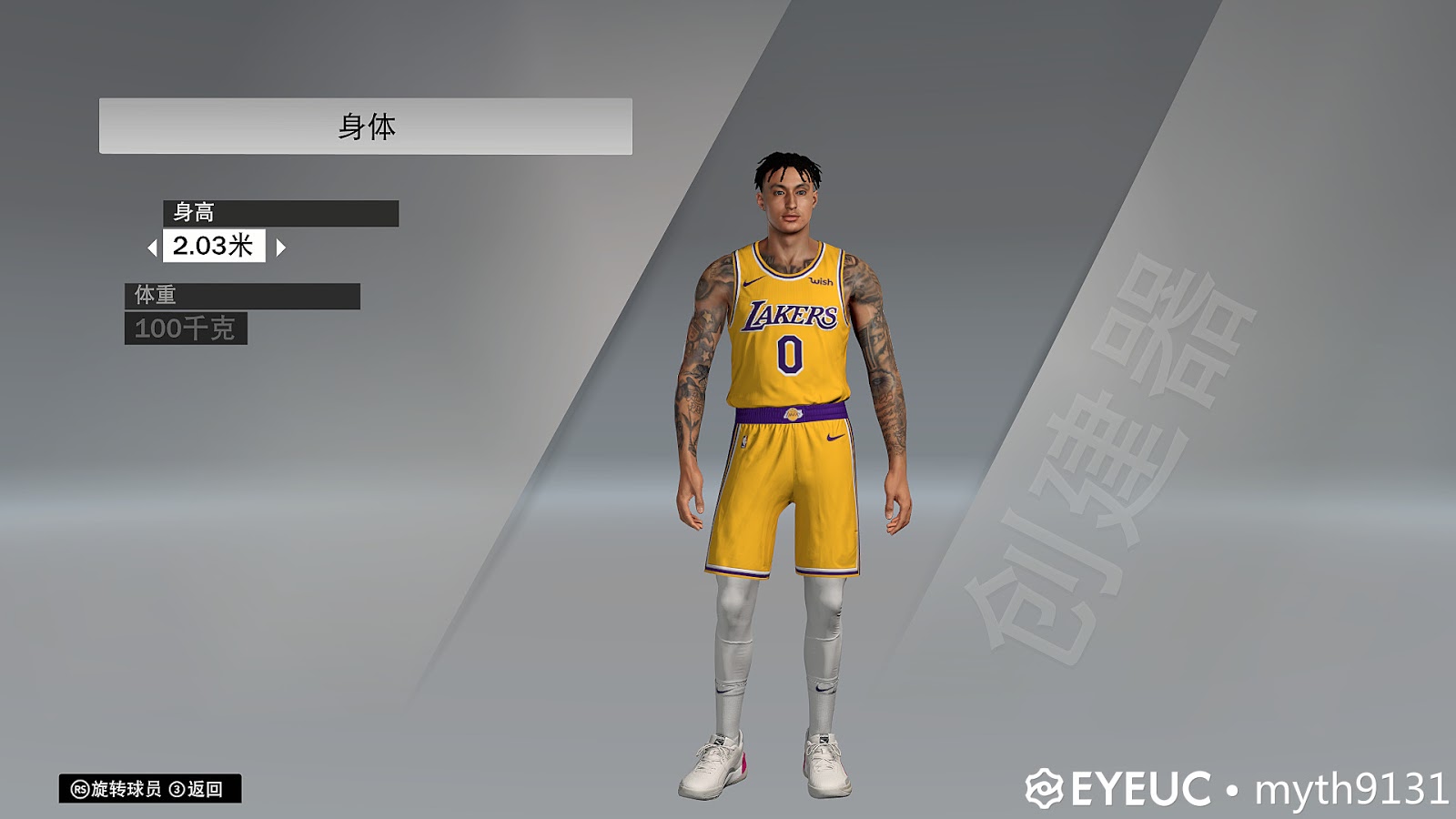This screenshot has width=1456, height=819.
Task: Click the left arrow to decrease height
Action: pos(153,247)
